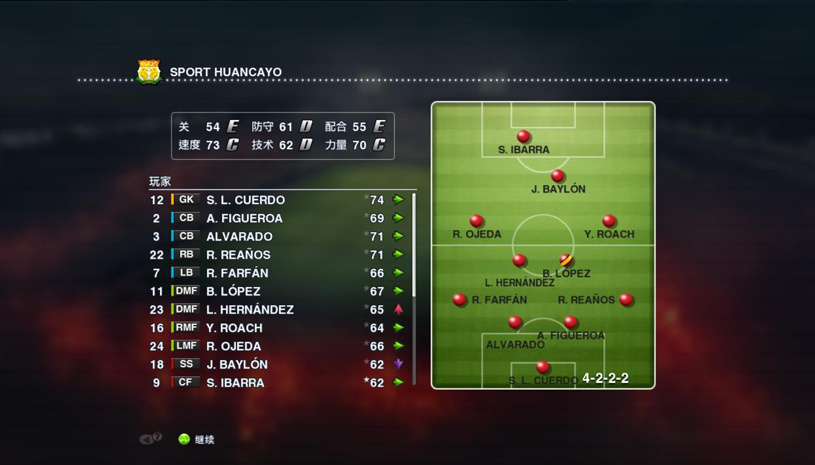The image size is (815, 465).
Task: Choose J. Baylón's dot on formation map
Action: click(558, 176)
